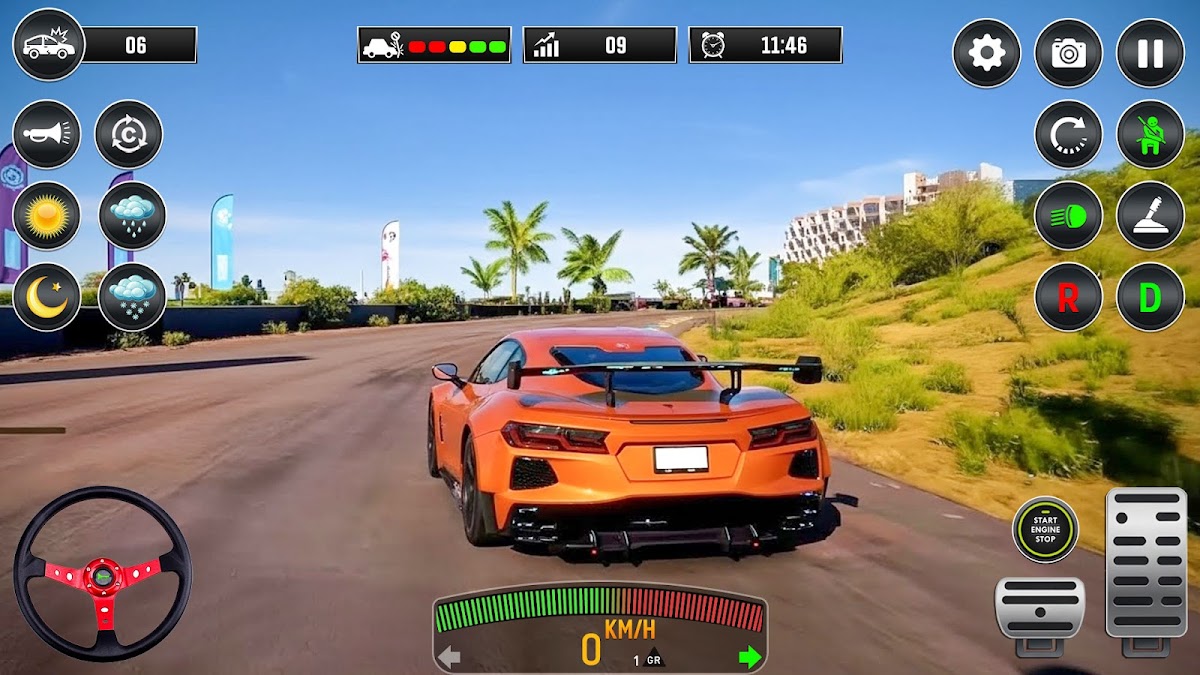Select the D drive gear button
1200x675 pixels.
click(x=1150, y=297)
